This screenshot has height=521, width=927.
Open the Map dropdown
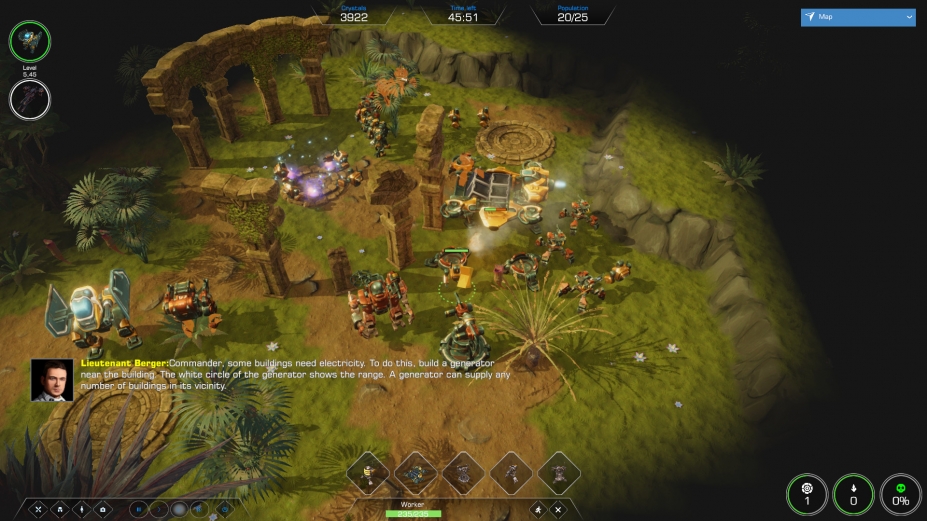pyautogui.click(x=858, y=17)
